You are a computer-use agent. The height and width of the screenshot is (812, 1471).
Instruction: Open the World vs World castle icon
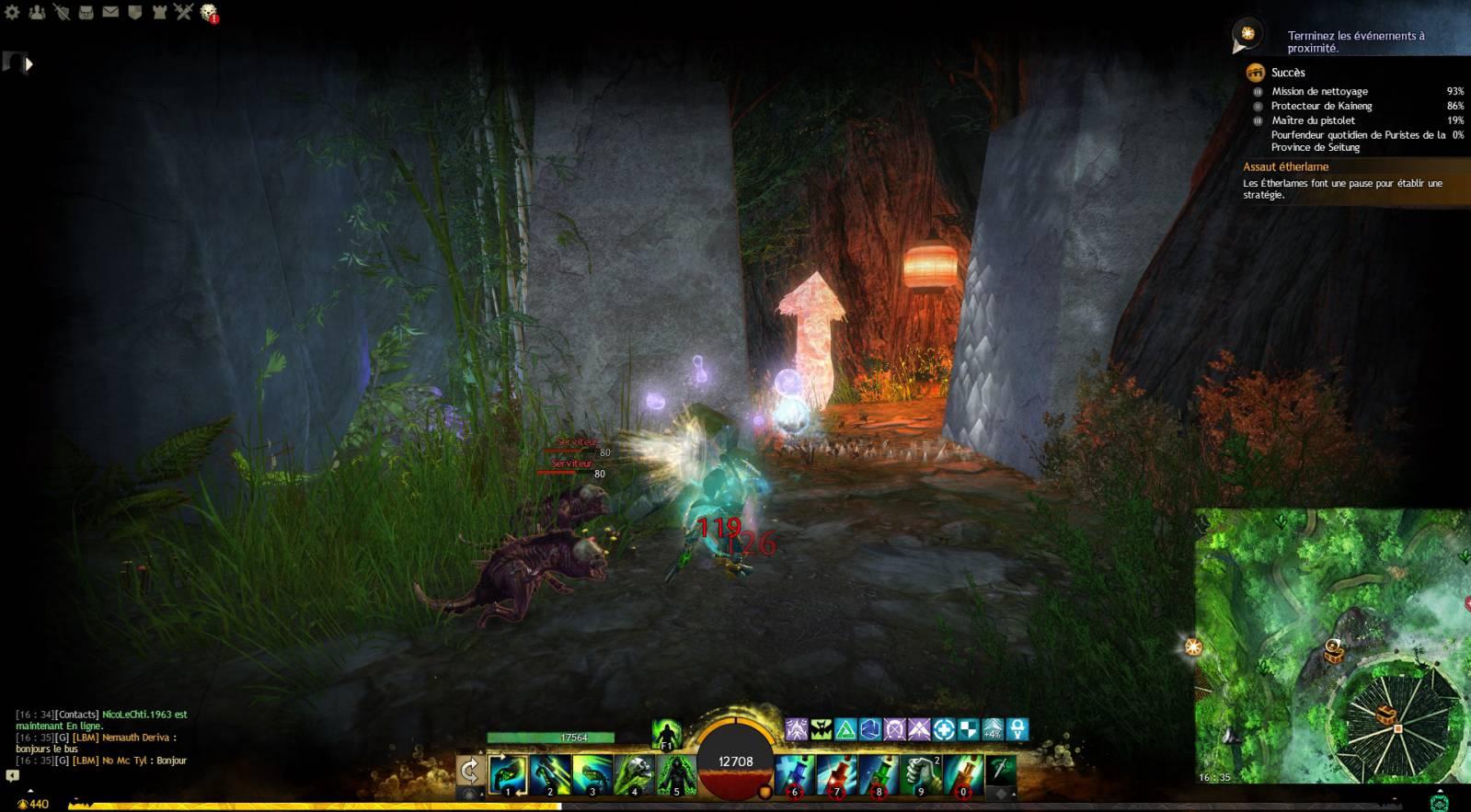coord(159,13)
